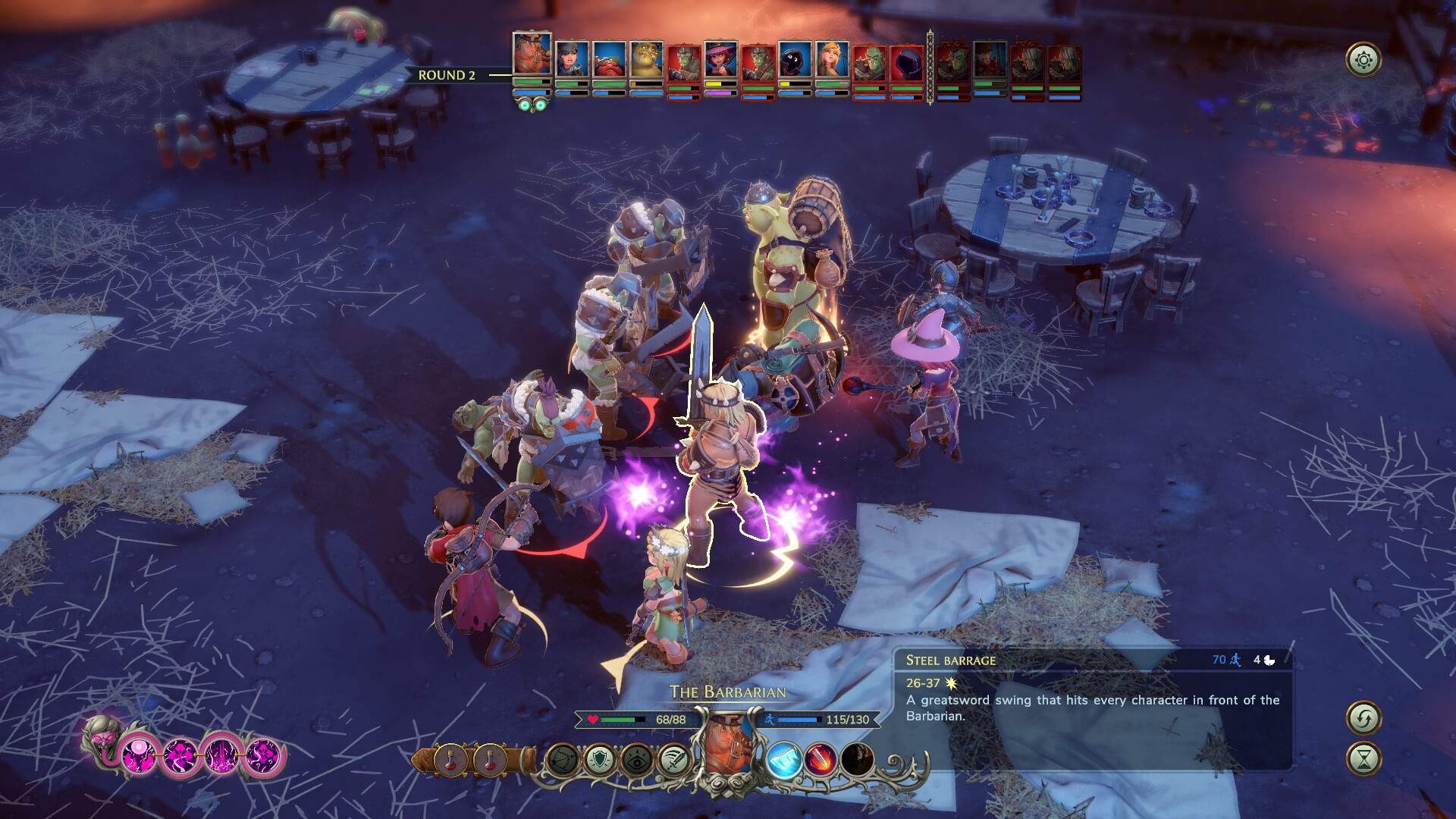Click the circular arrows undo button
The height and width of the screenshot is (819, 1456).
(1363, 717)
